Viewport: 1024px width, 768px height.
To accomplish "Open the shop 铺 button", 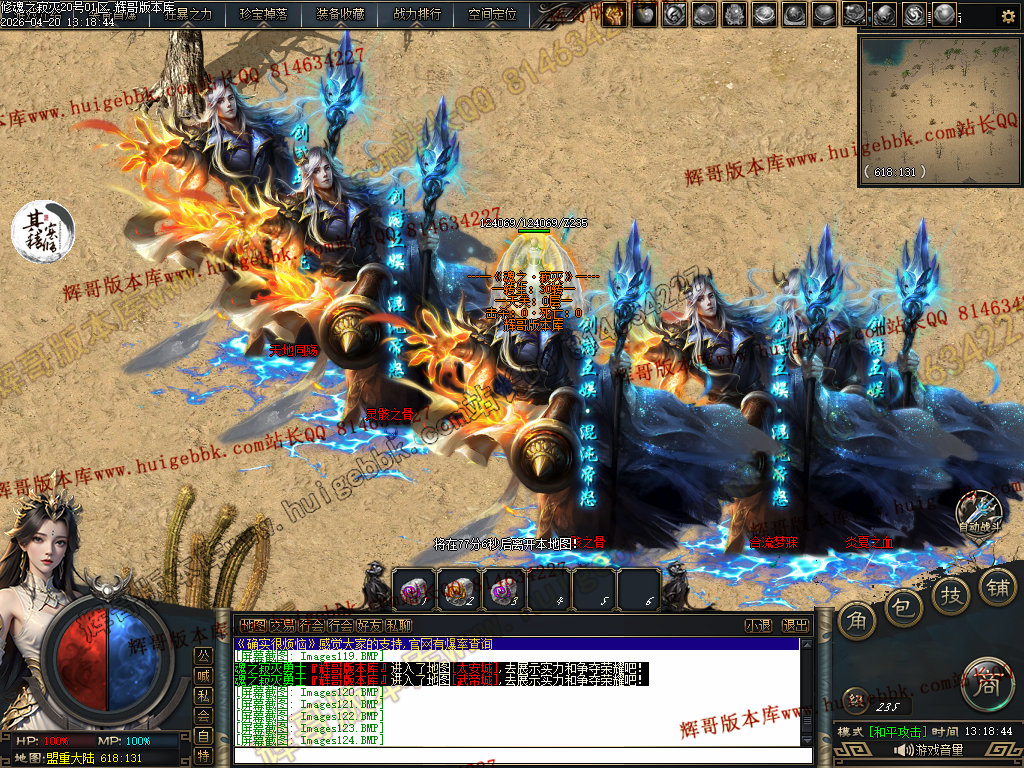I will (x=997, y=585).
